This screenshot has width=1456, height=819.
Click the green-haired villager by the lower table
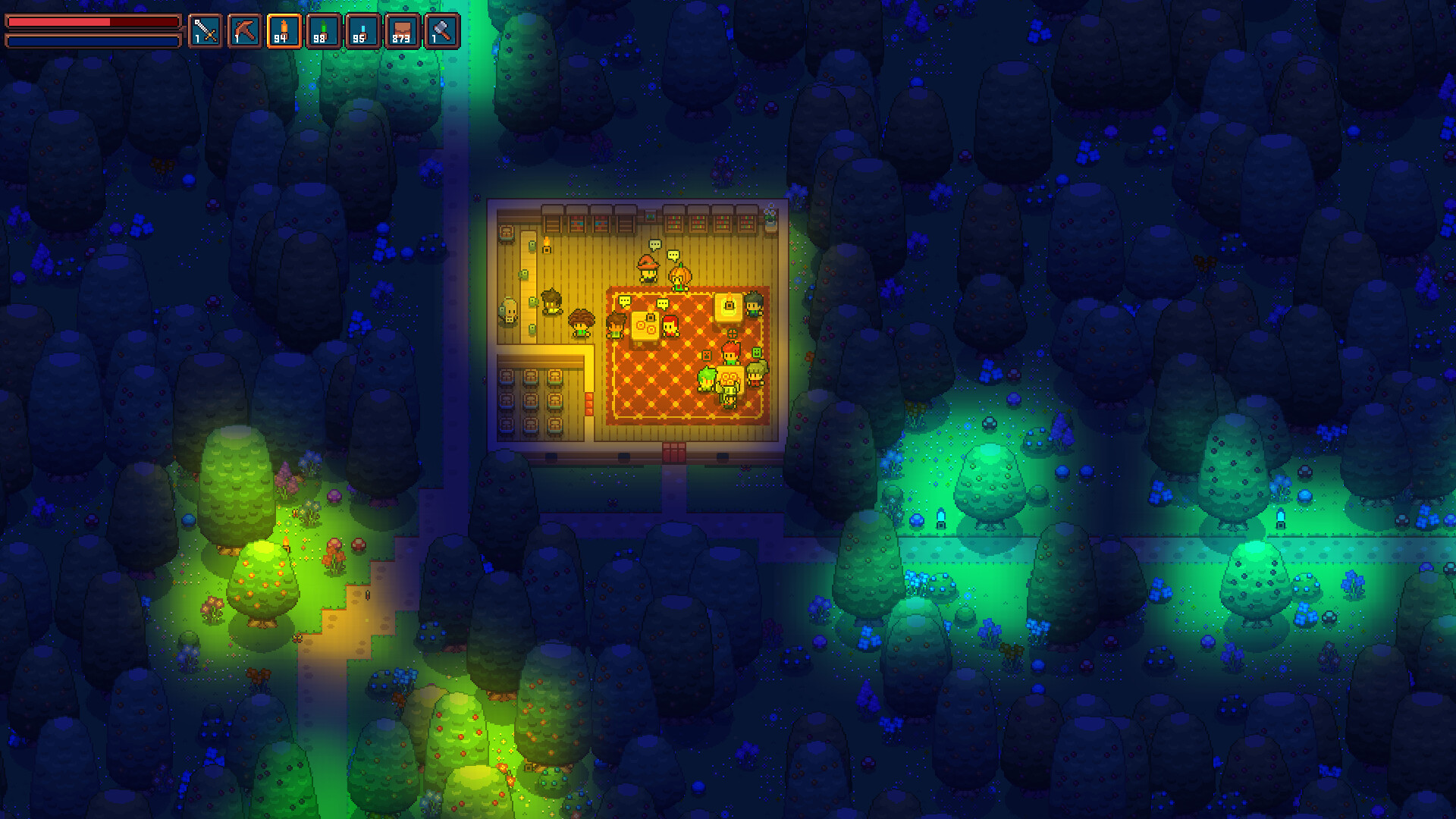click(x=707, y=379)
